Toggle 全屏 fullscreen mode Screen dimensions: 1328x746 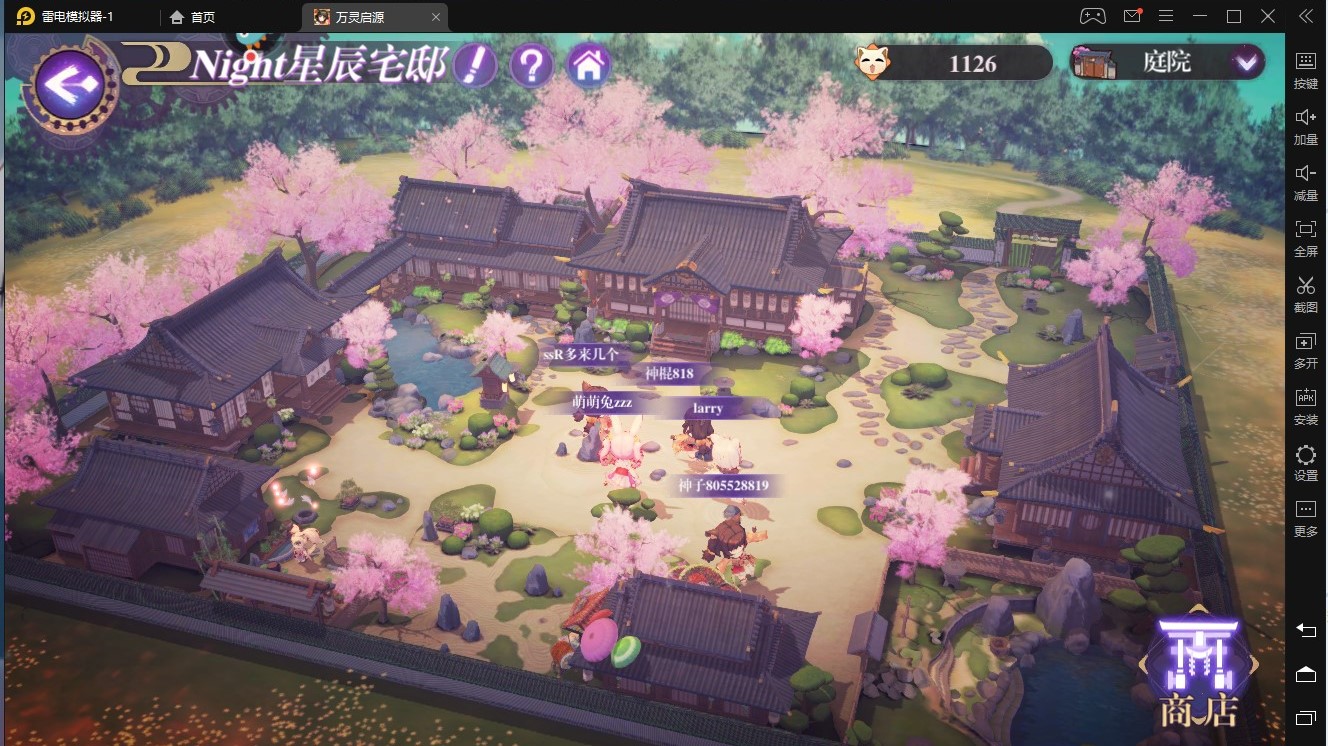[x=1306, y=237]
